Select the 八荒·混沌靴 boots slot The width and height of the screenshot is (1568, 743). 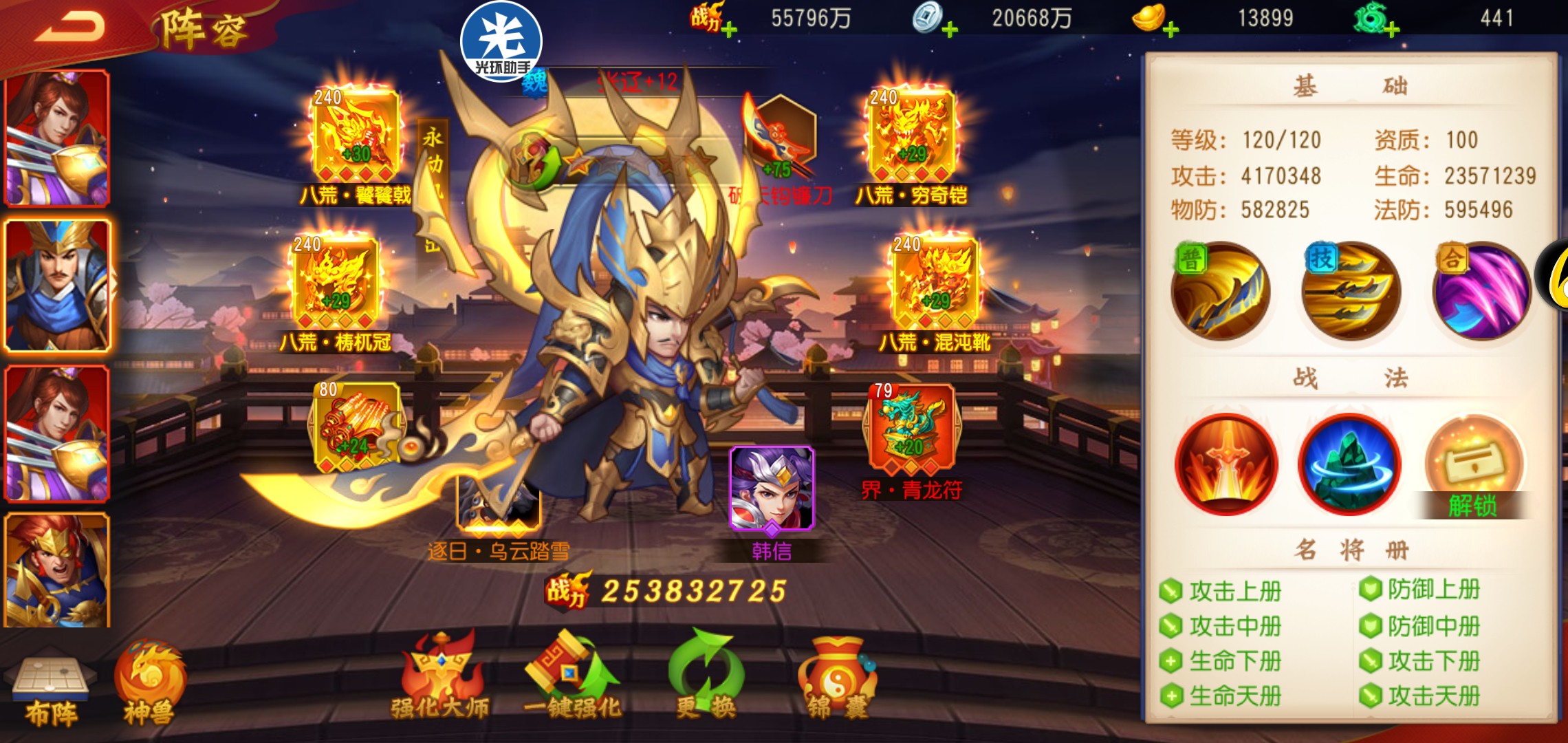point(935,284)
